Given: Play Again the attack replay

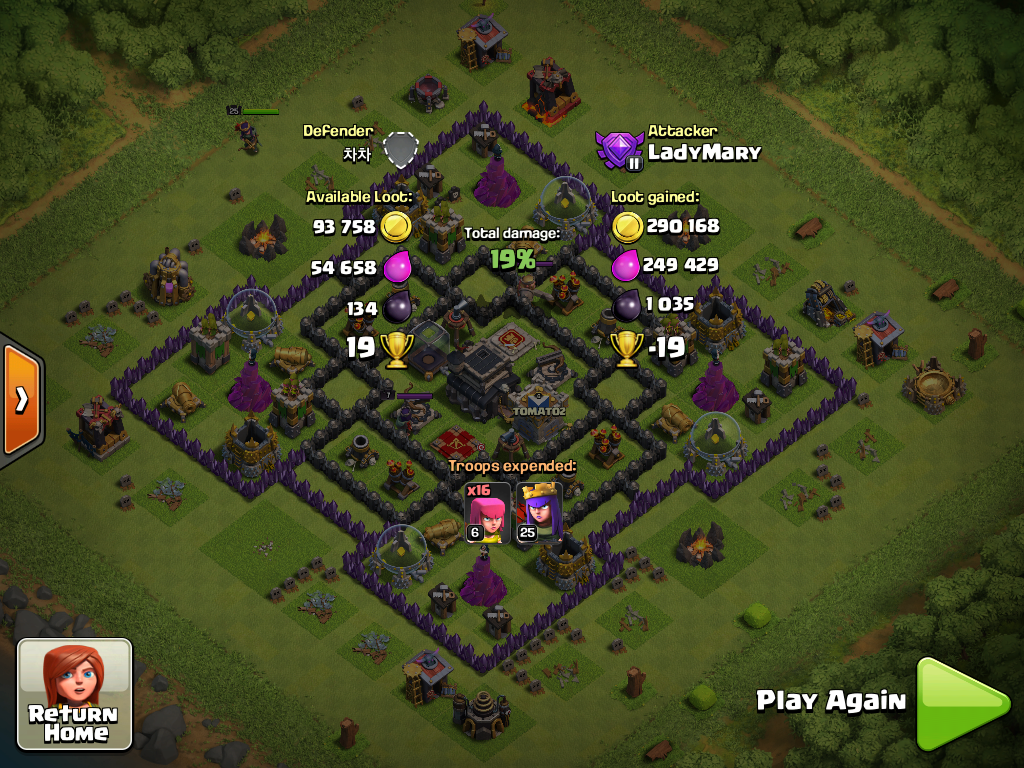Looking at the screenshot, I should tap(960, 703).
